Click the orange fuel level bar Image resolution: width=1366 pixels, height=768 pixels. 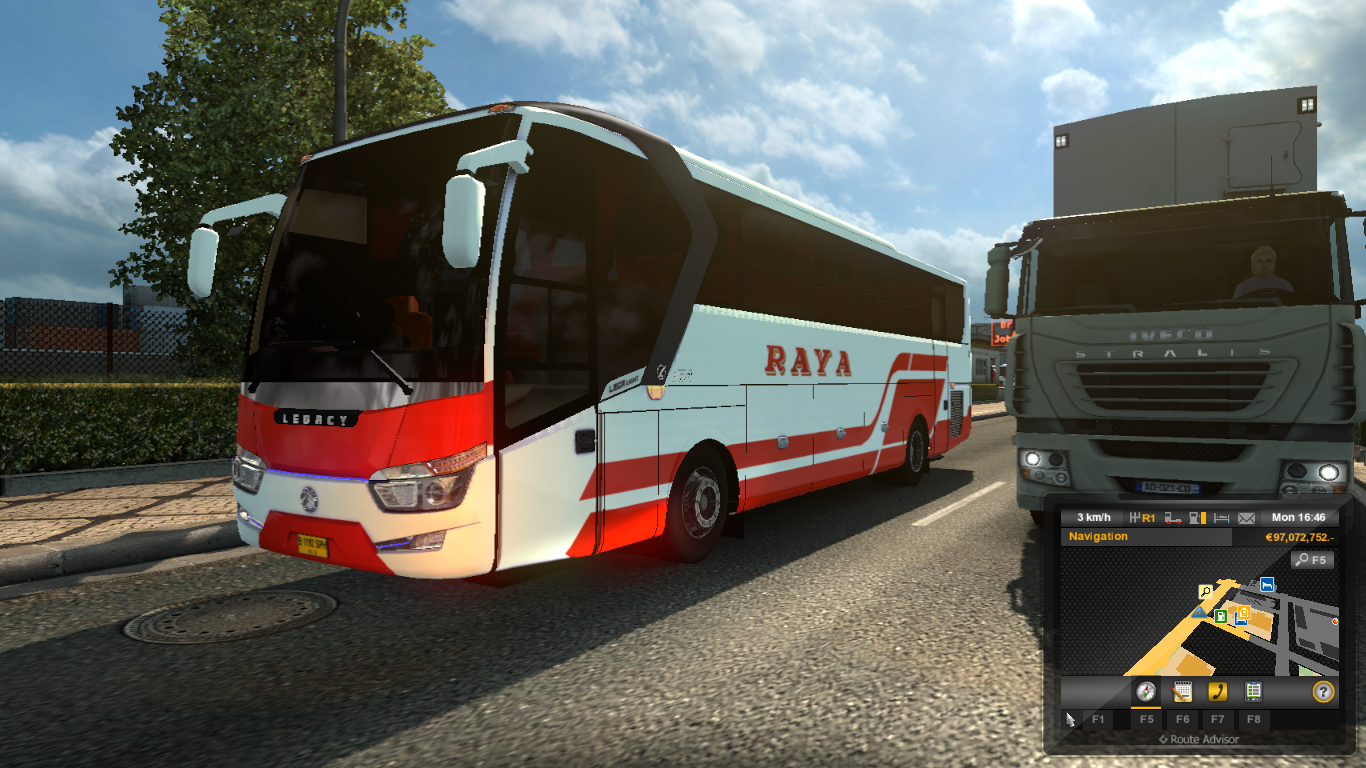(x=1203, y=517)
